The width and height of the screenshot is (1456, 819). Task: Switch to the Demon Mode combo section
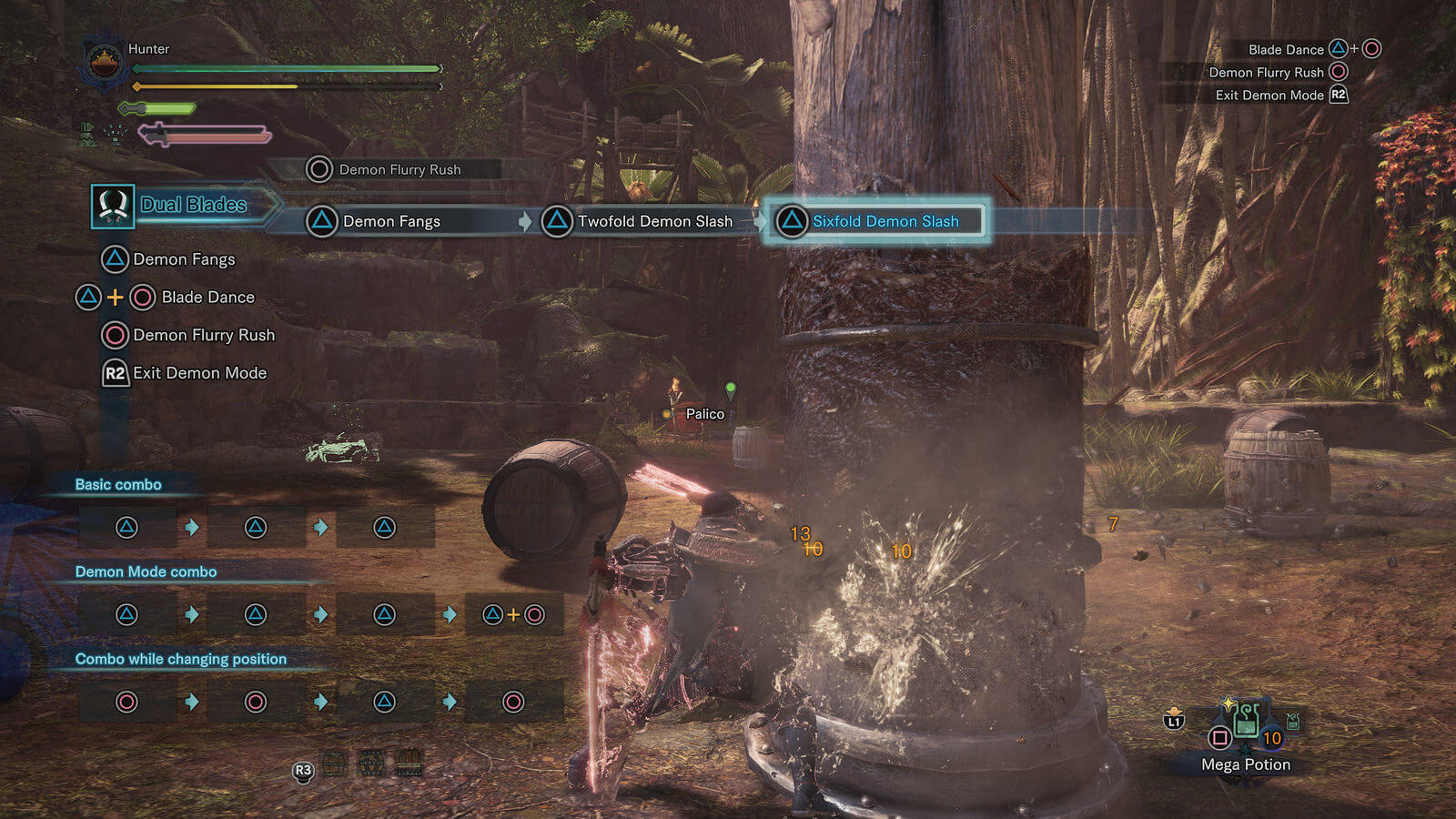tap(146, 571)
